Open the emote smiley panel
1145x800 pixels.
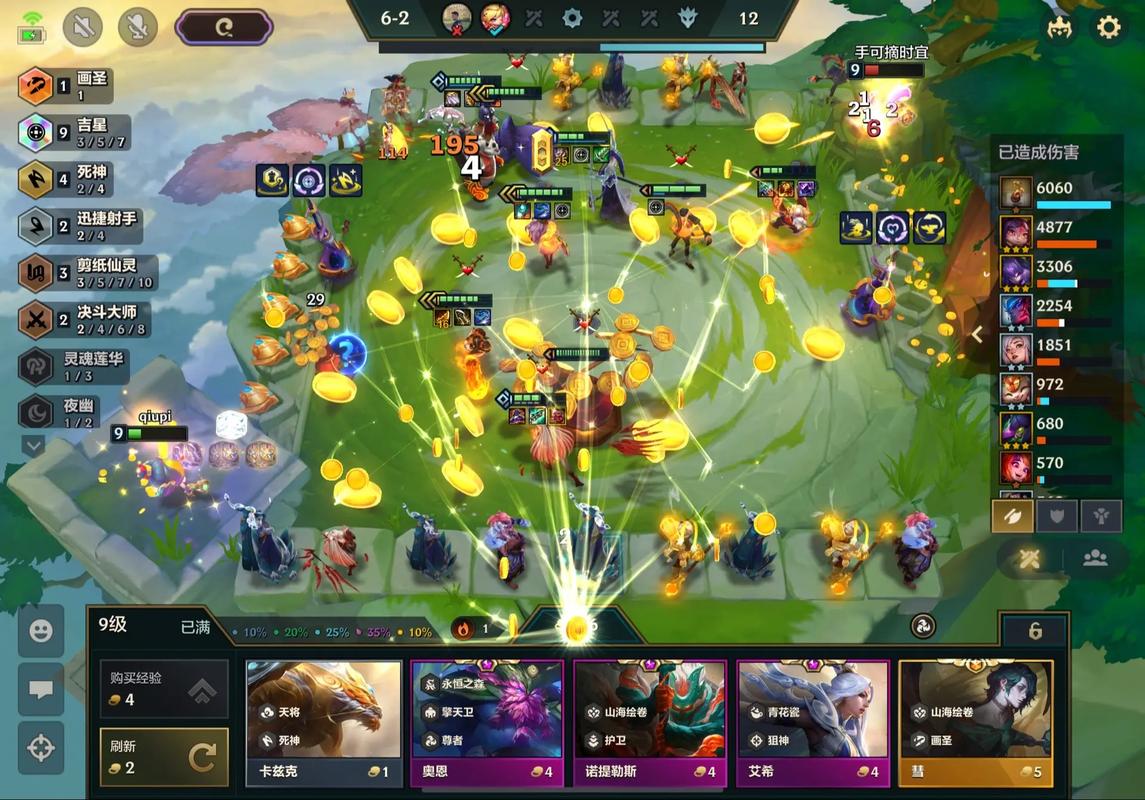tap(41, 631)
